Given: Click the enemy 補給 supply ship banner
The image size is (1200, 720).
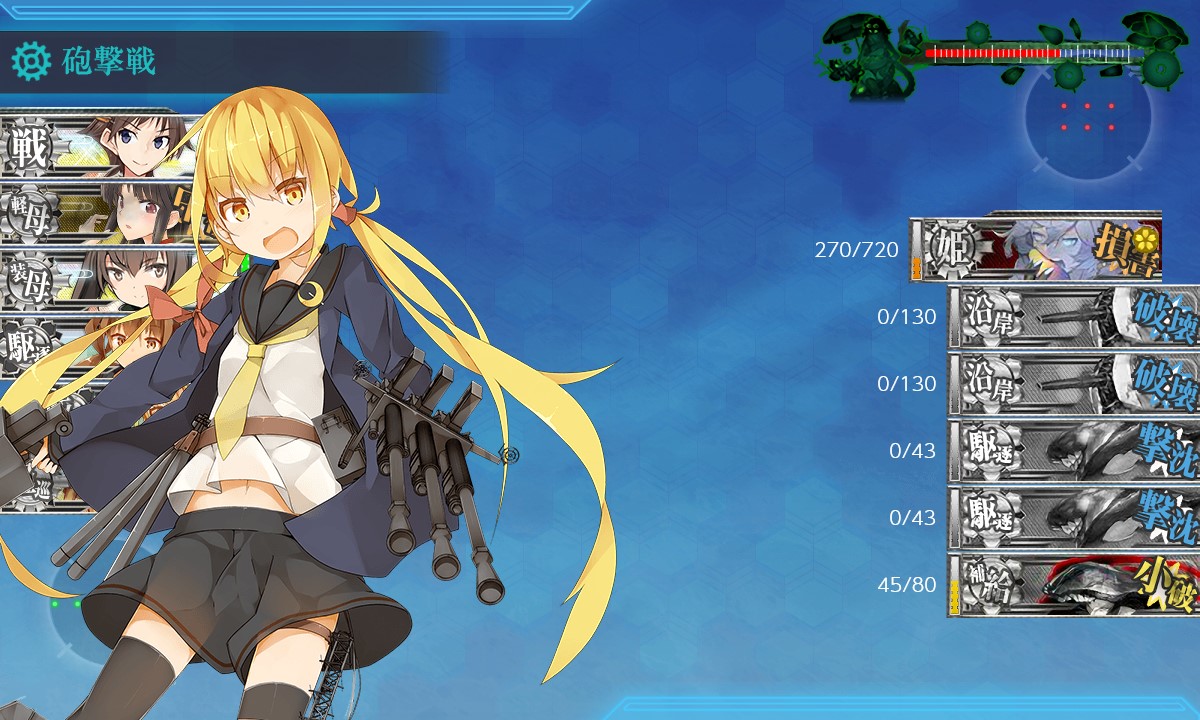Looking at the screenshot, I should pos(1072,585).
